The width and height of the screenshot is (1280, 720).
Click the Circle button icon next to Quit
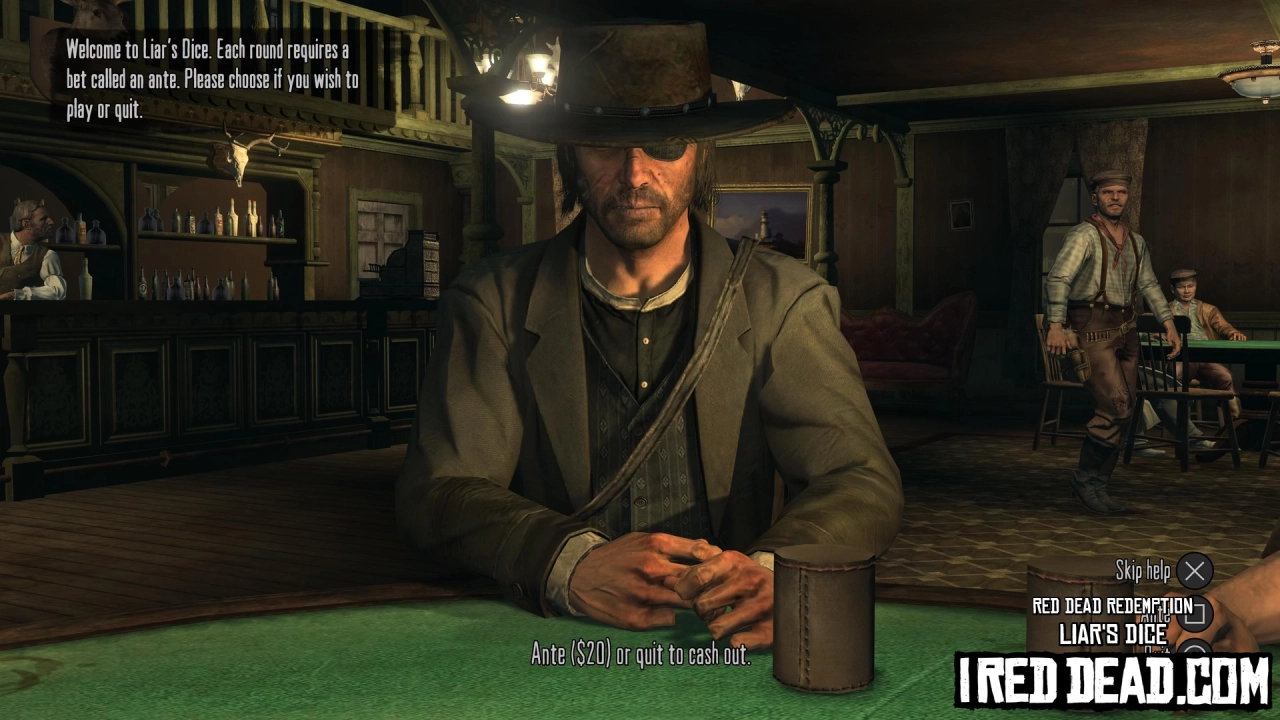click(1194, 650)
